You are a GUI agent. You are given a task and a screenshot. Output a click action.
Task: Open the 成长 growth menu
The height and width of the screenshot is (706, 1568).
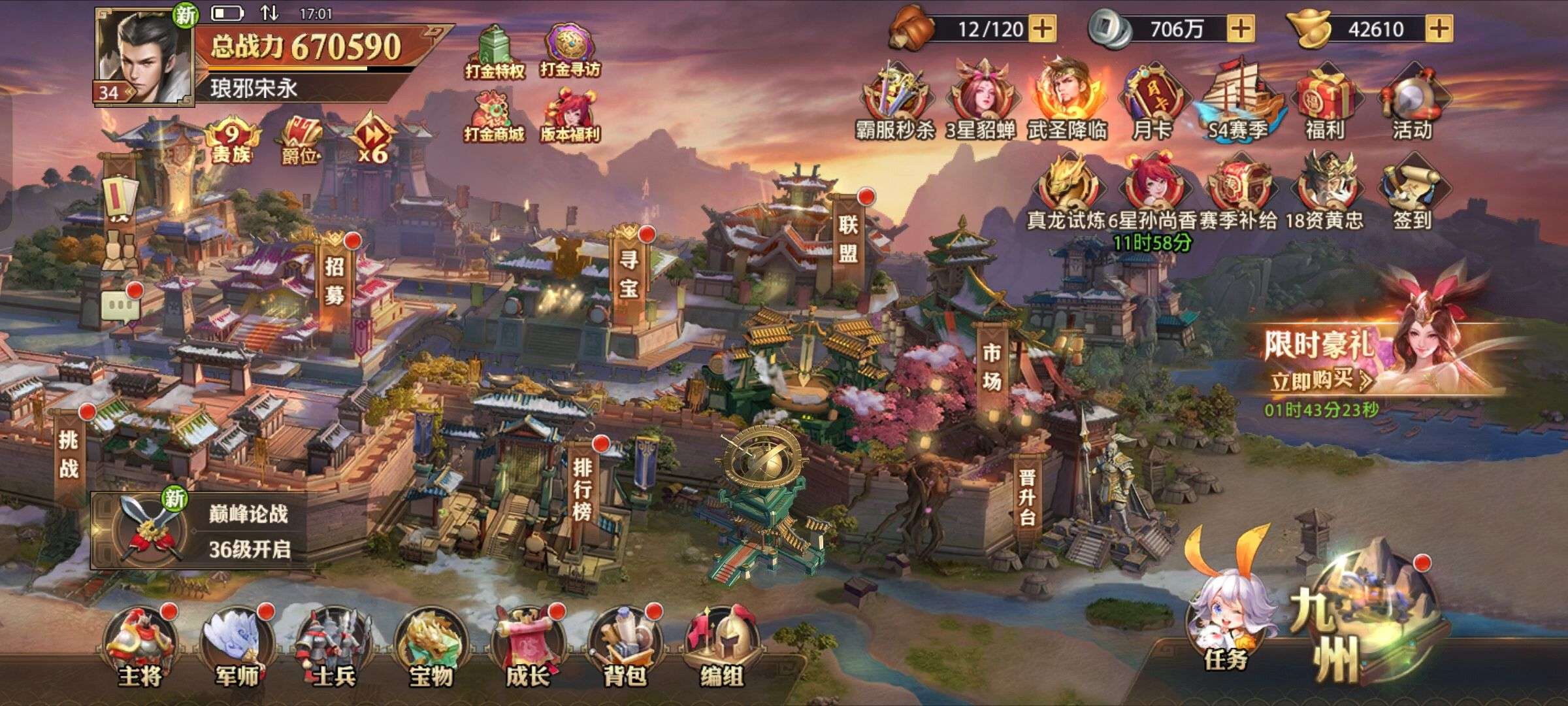[x=527, y=647]
